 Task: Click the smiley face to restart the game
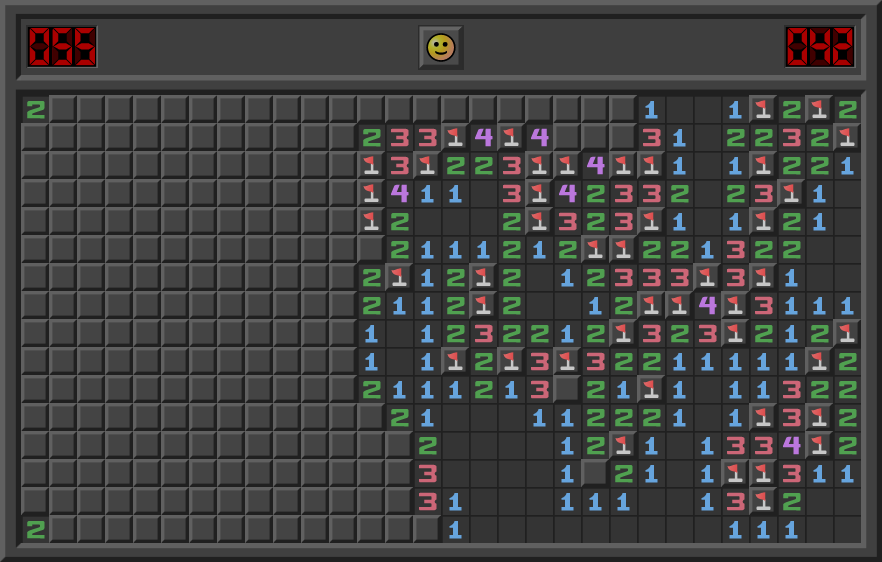tap(440, 47)
